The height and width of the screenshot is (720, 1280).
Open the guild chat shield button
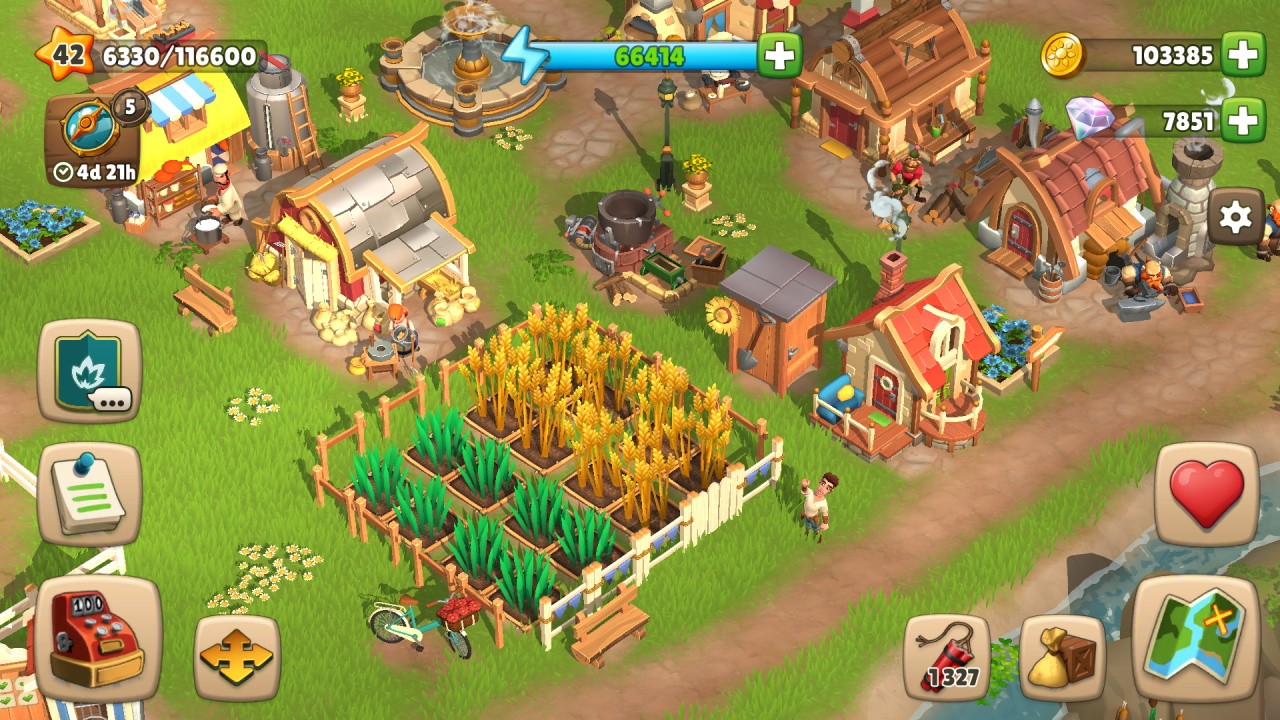coord(90,371)
